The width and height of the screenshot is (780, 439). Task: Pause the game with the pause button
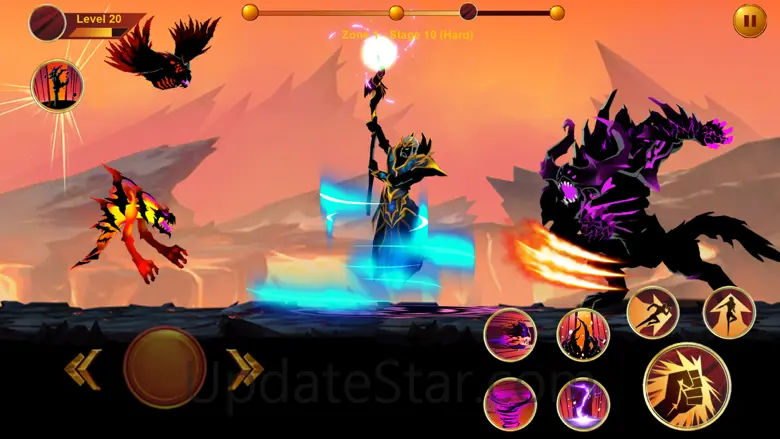pos(749,21)
